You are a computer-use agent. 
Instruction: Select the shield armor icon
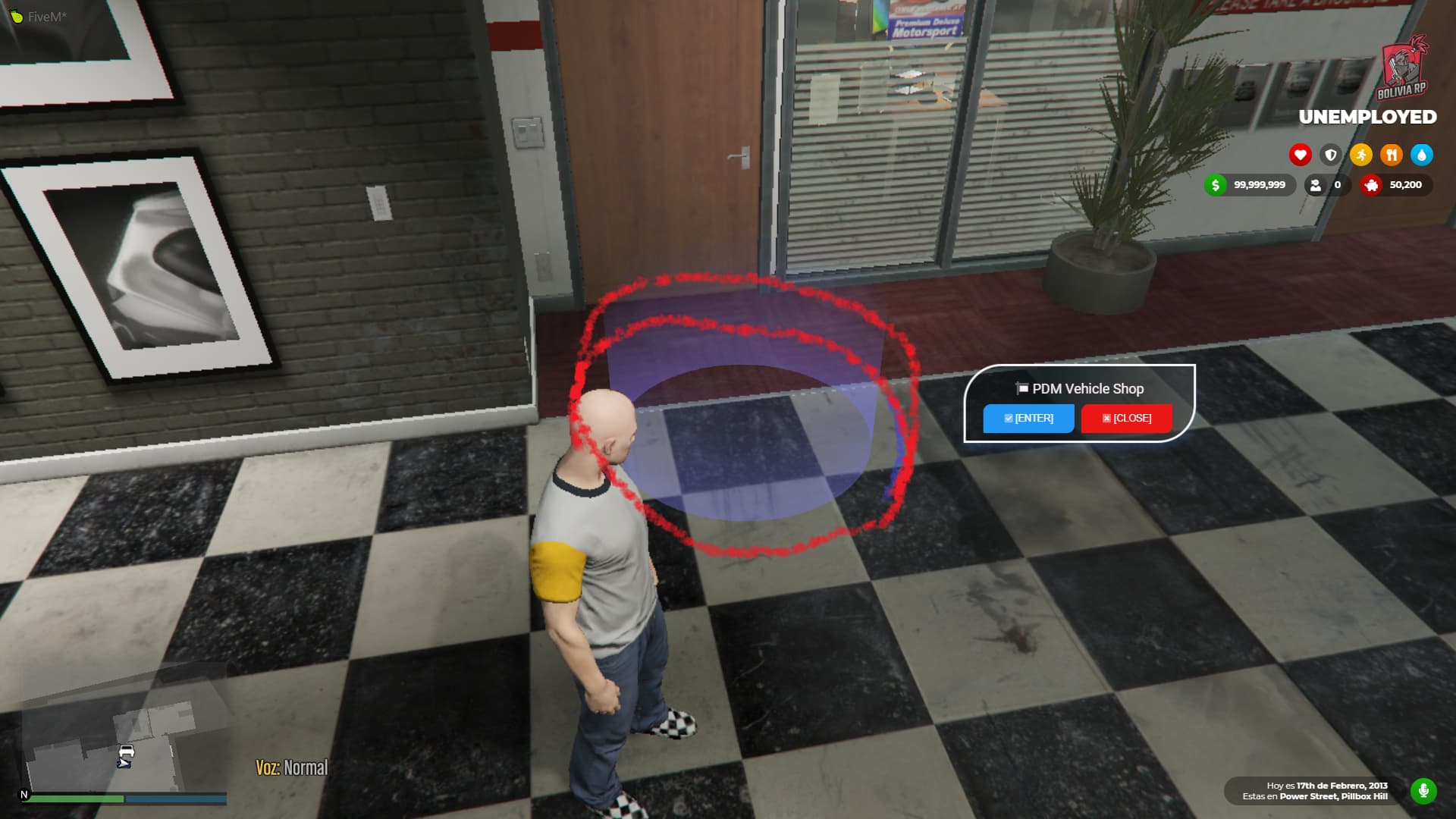(1330, 155)
